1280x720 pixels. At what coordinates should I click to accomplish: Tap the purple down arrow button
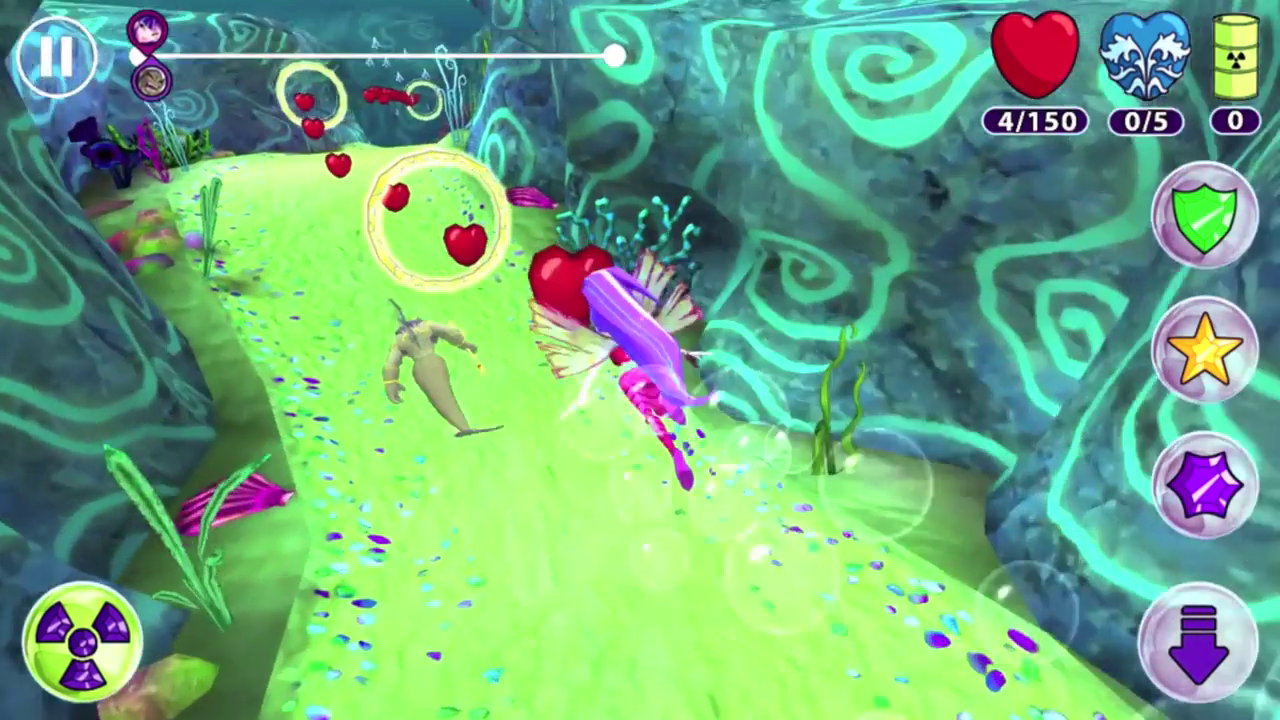click(1197, 642)
